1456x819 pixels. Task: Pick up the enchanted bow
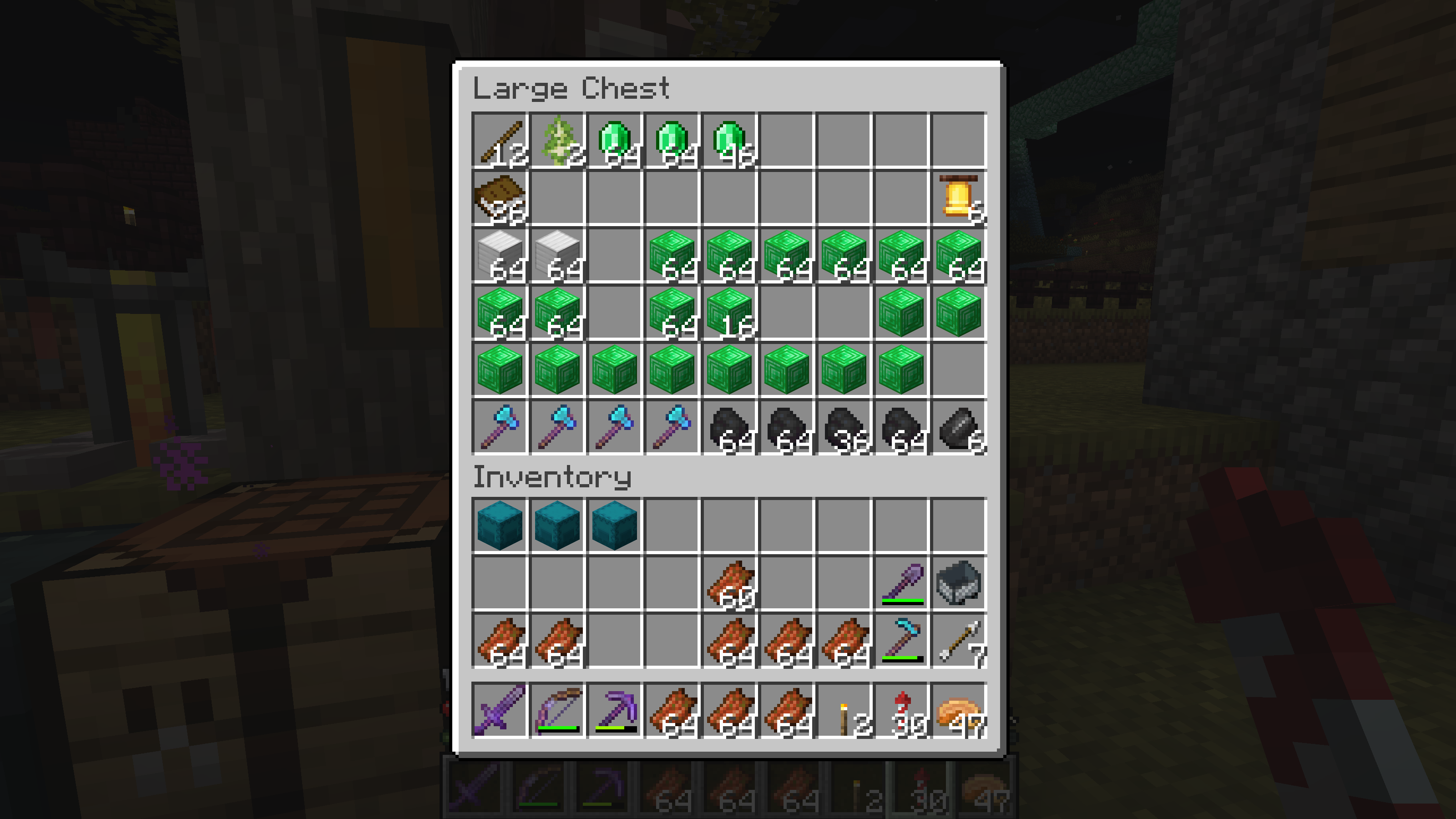coord(557,710)
